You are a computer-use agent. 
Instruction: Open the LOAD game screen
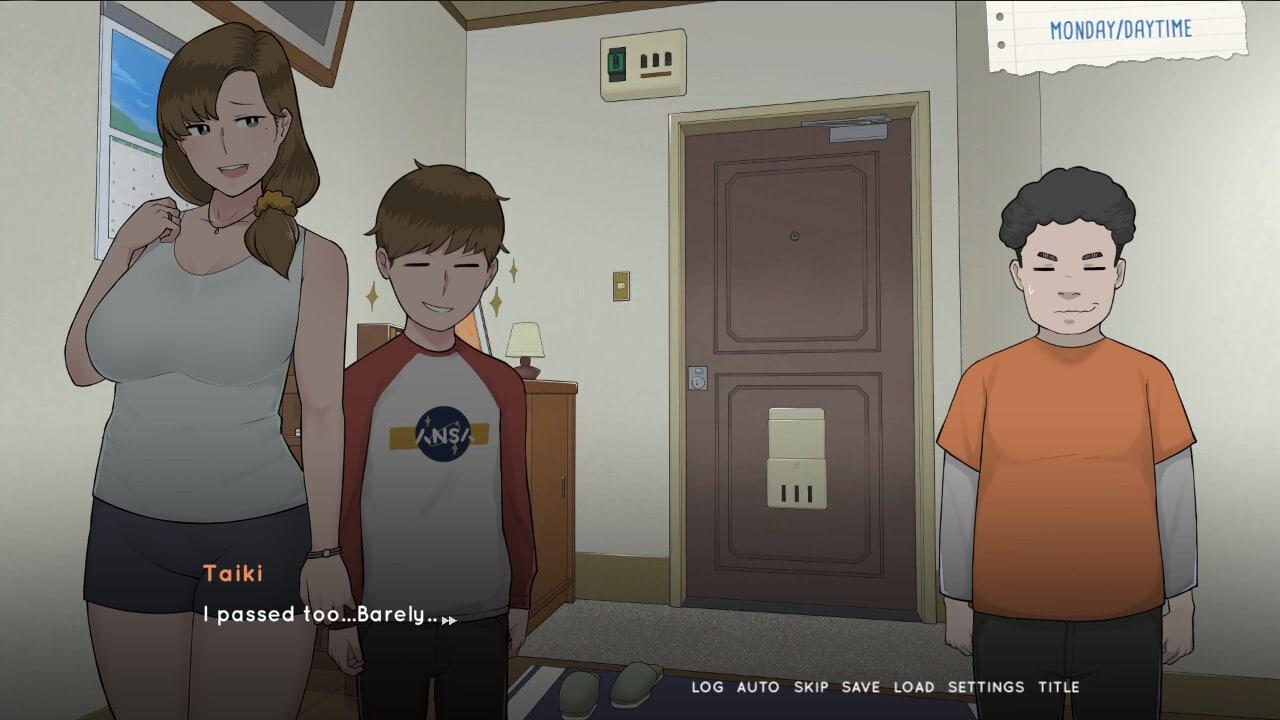click(x=915, y=687)
